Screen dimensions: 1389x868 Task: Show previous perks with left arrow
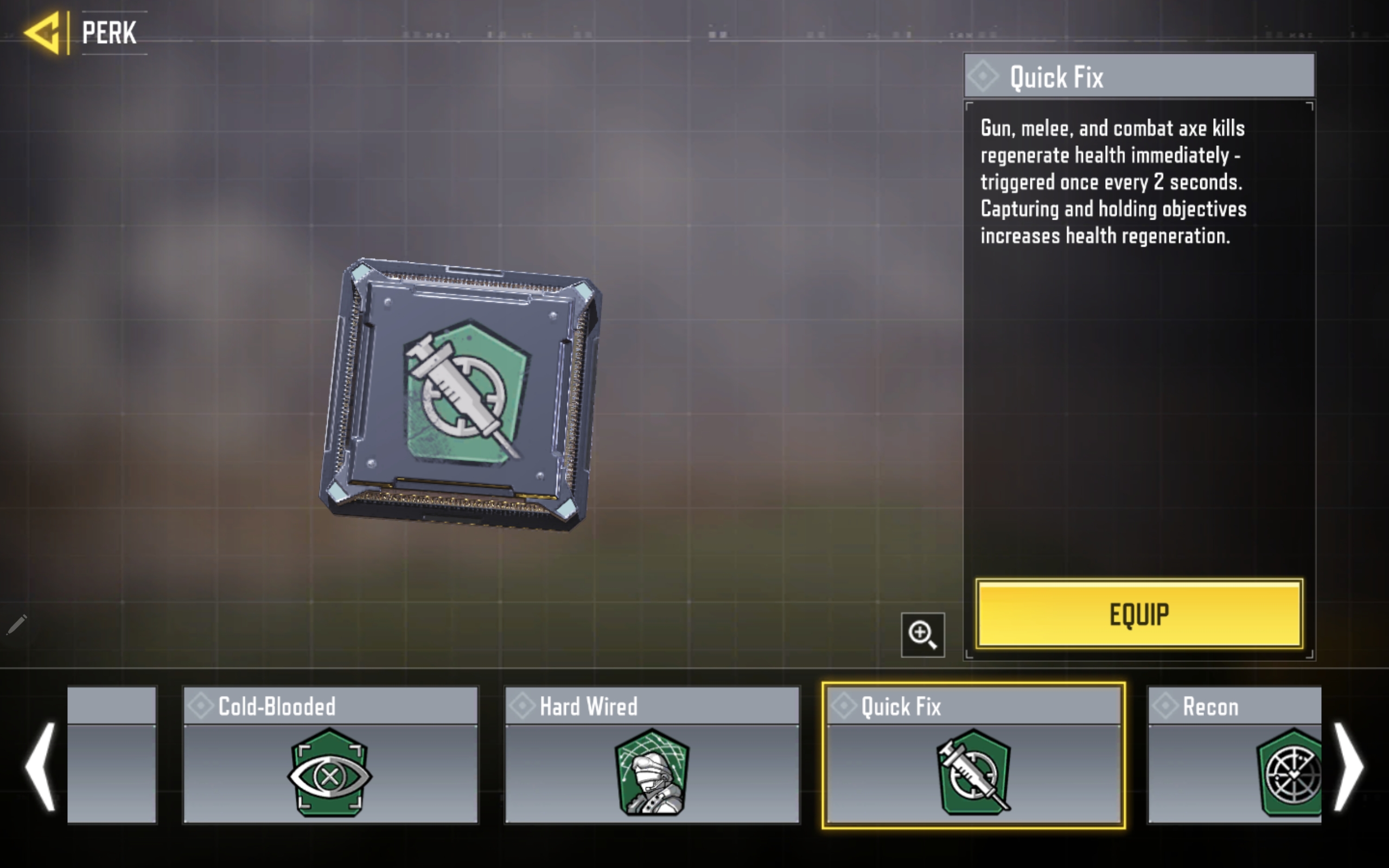(40, 767)
